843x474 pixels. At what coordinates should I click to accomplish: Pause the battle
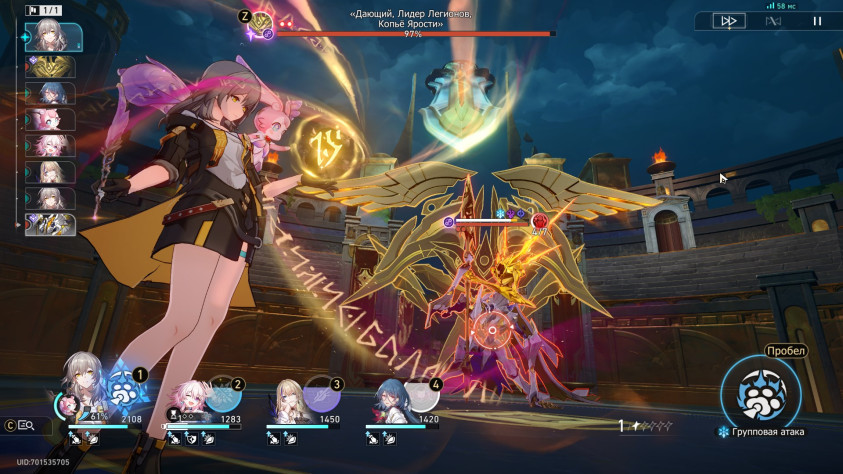pyautogui.click(x=817, y=20)
